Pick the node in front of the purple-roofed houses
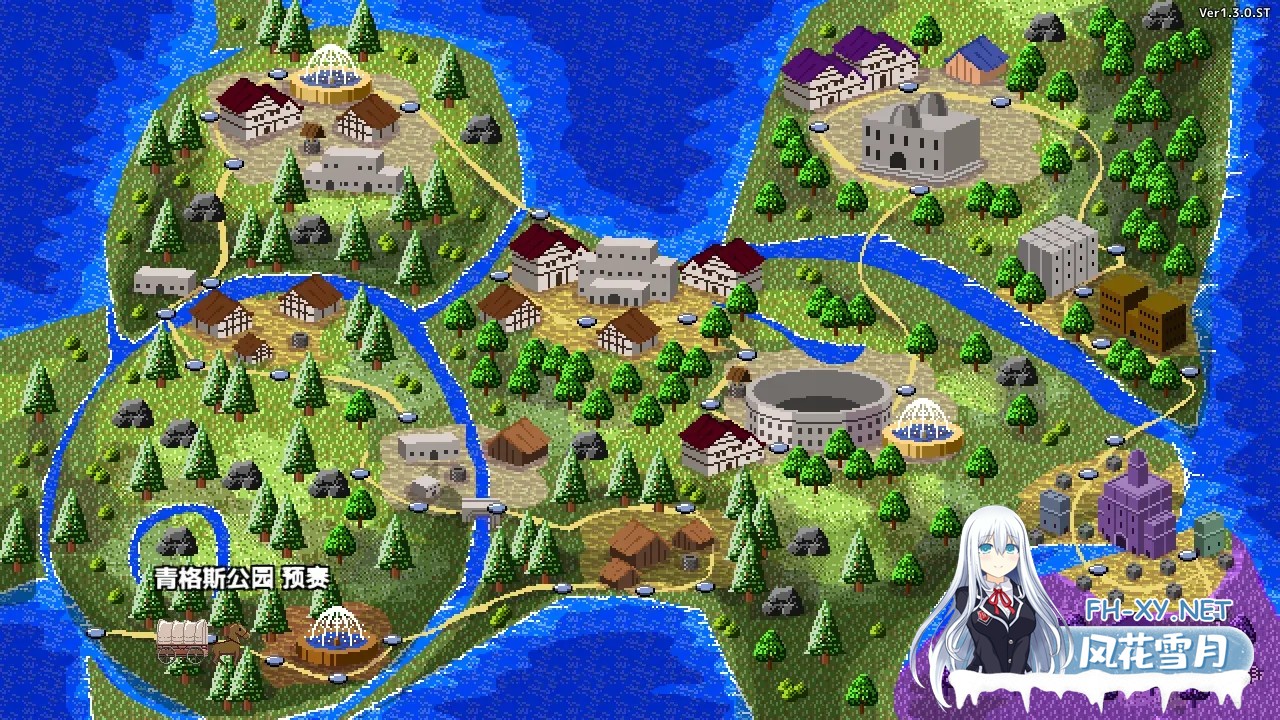The width and height of the screenshot is (1280, 720). [818, 126]
